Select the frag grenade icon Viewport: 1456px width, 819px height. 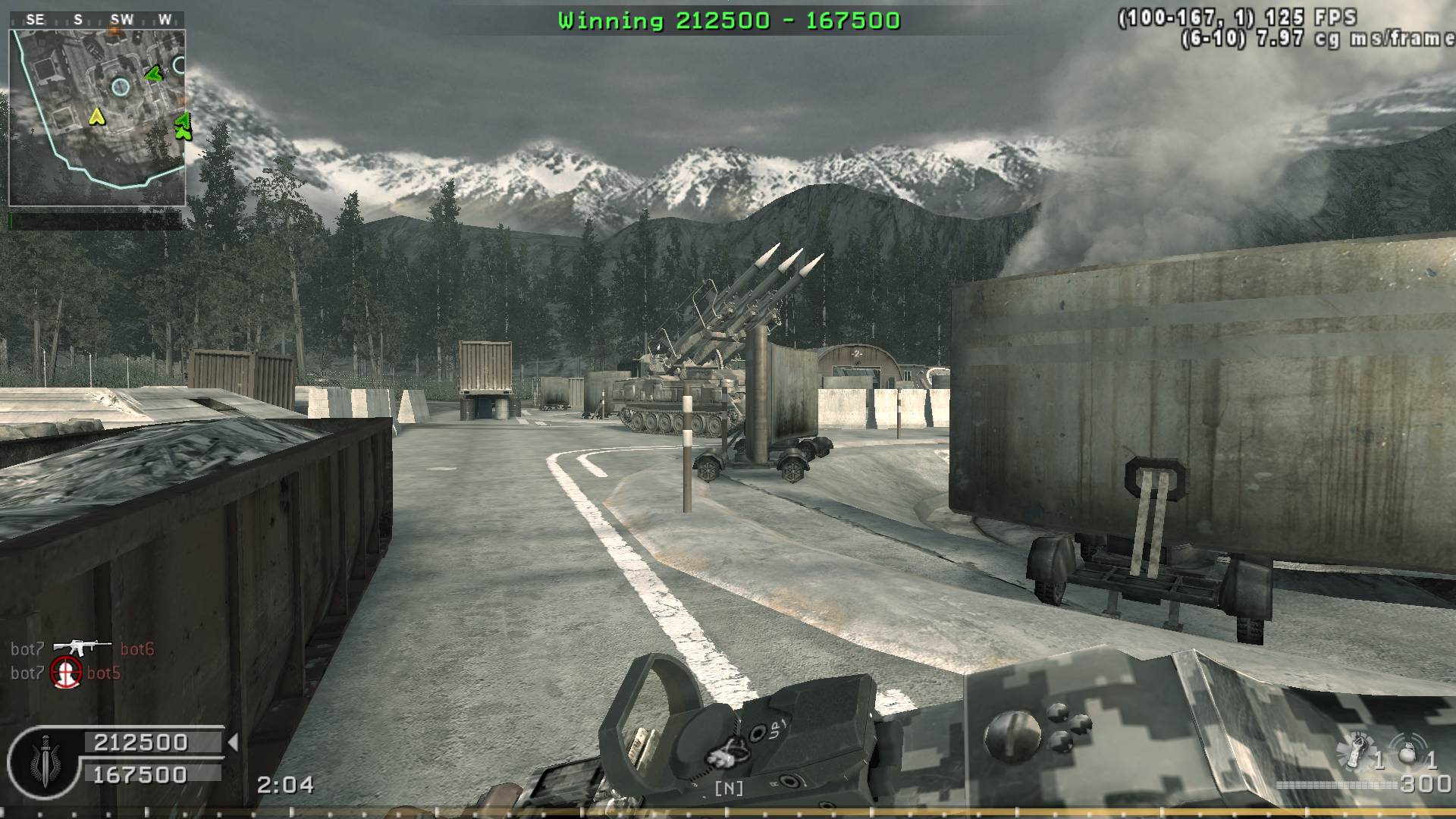[1409, 752]
